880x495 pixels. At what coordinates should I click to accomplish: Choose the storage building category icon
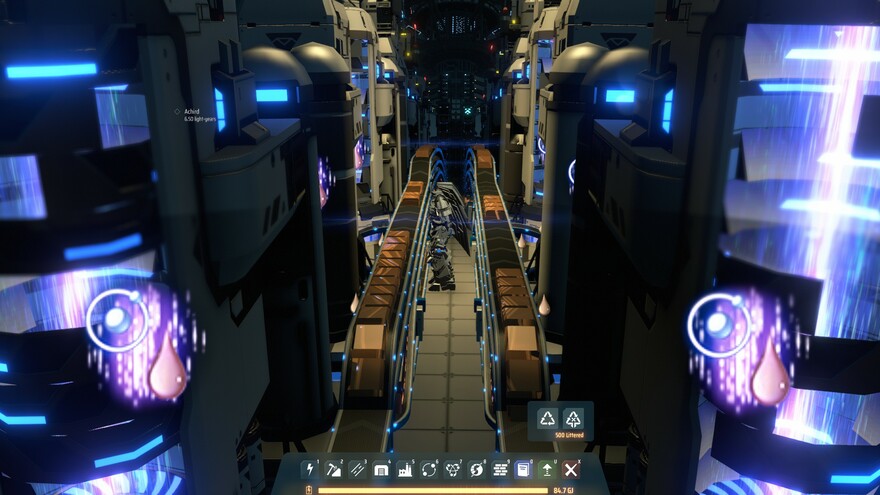click(381, 469)
